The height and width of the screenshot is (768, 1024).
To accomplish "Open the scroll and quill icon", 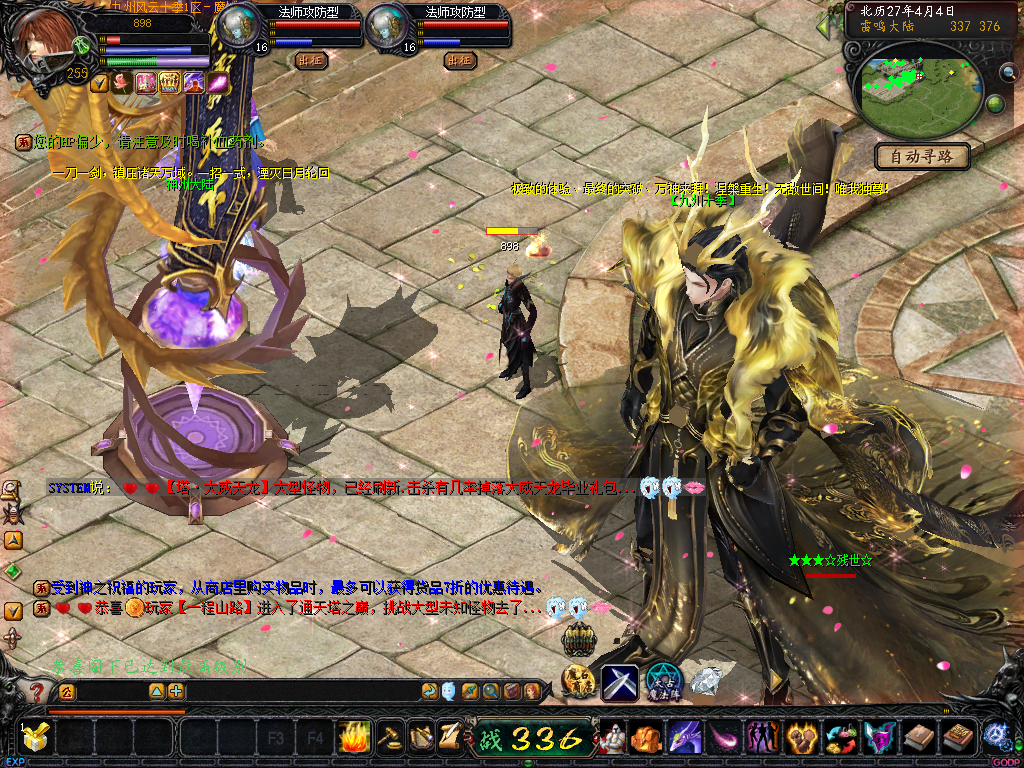I will point(449,736).
